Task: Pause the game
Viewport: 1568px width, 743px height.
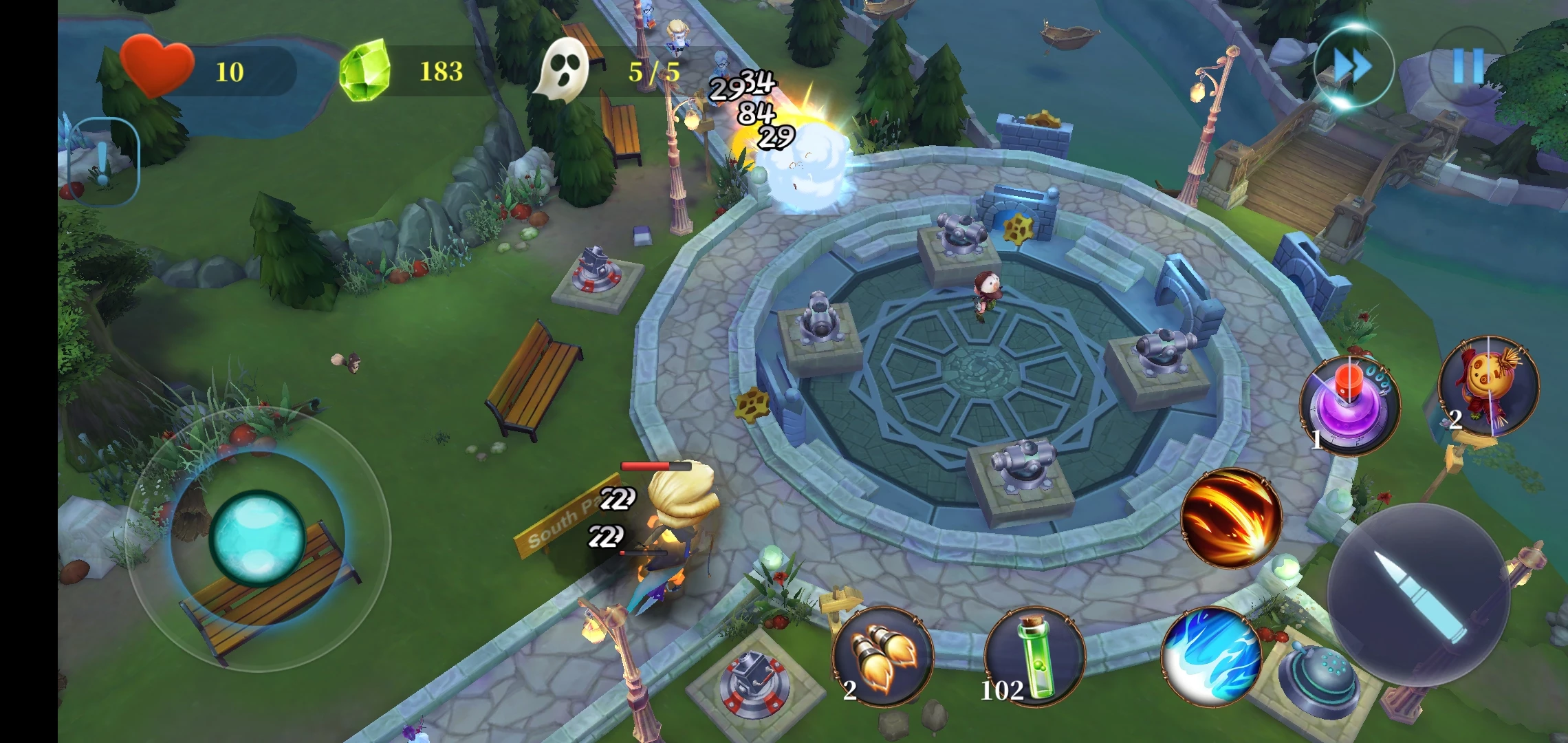Action: coord(1468,67)
